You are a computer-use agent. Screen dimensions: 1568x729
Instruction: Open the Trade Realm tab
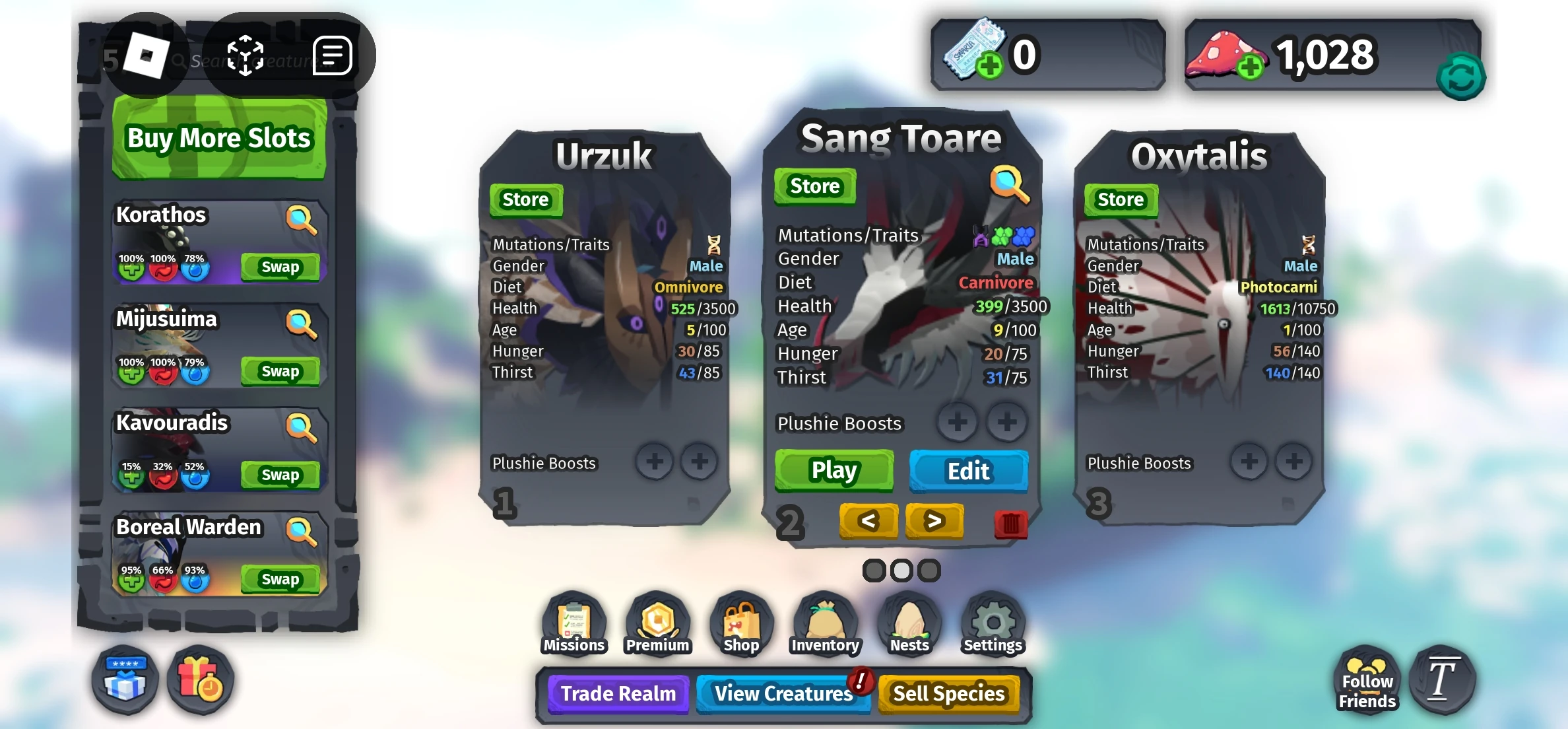point(616,694)
